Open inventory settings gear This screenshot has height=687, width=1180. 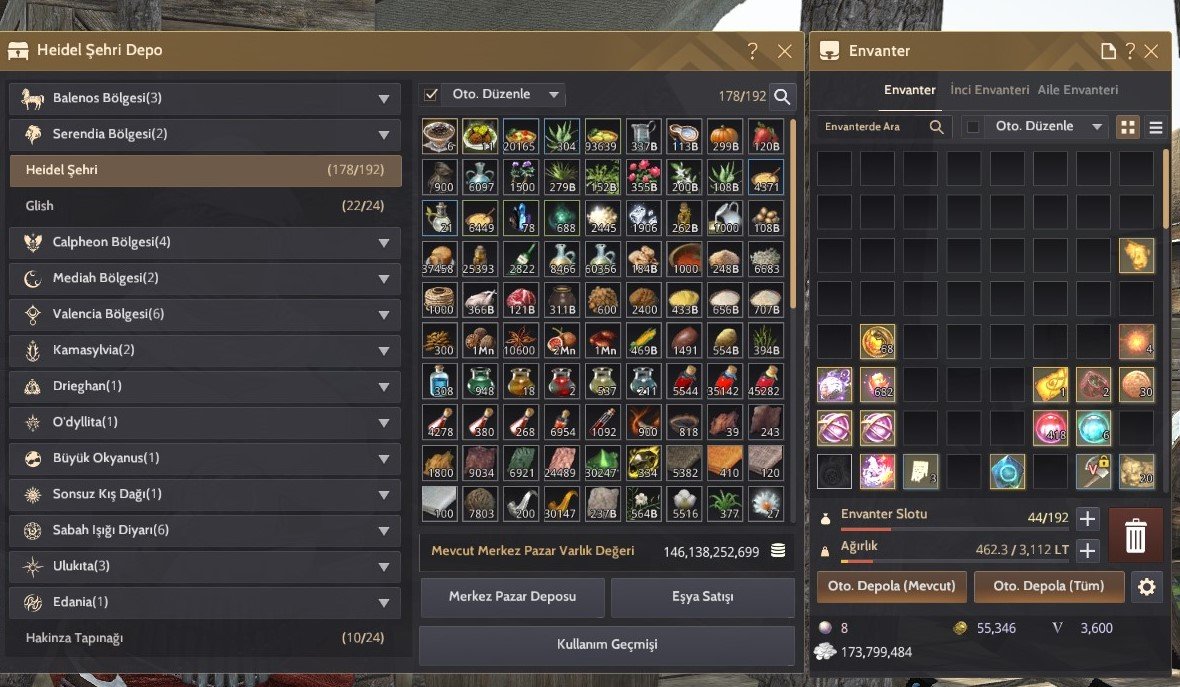tap(1147, 587)
